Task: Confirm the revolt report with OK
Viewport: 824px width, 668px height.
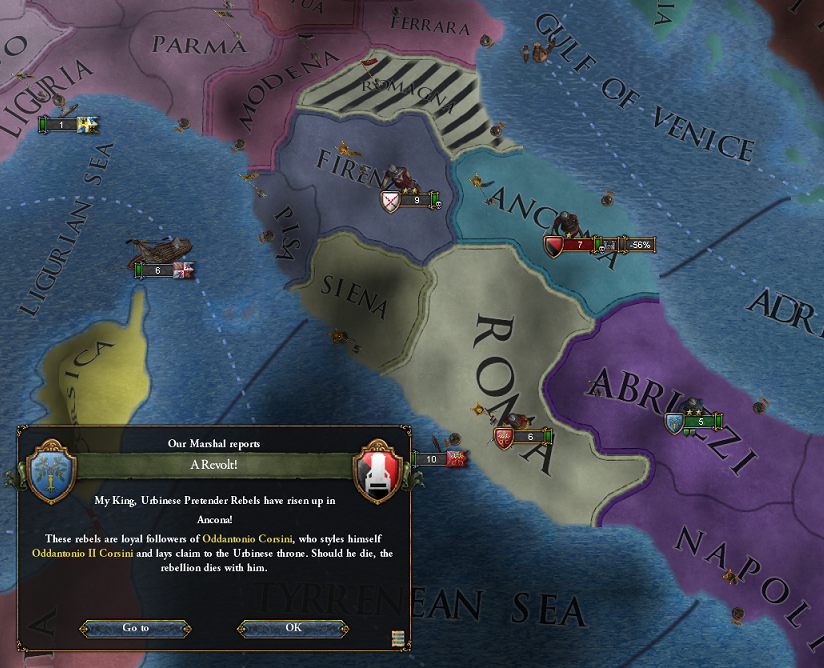Action: tap(293, 628)
